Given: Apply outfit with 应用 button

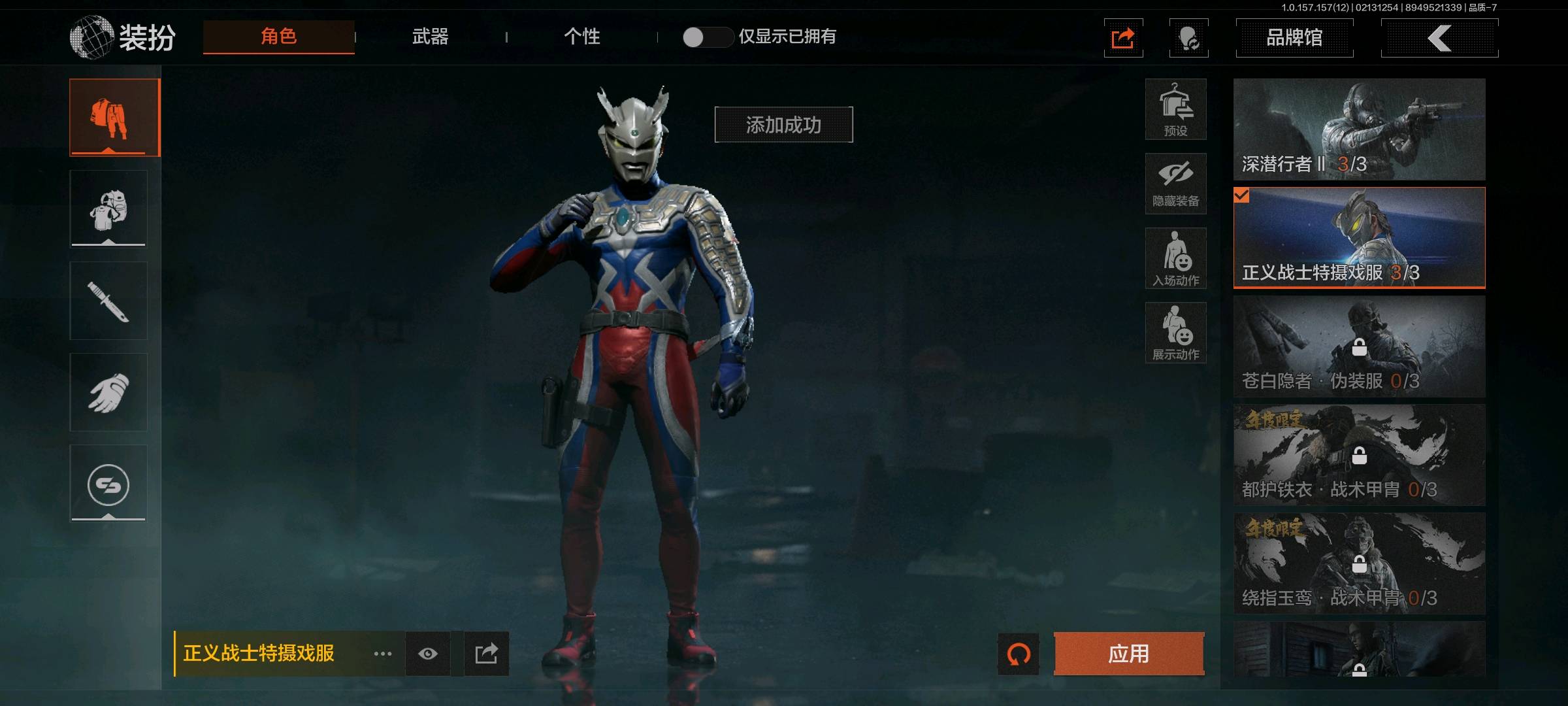Looking at the screenshot, I should click(x=1128, y=654).
